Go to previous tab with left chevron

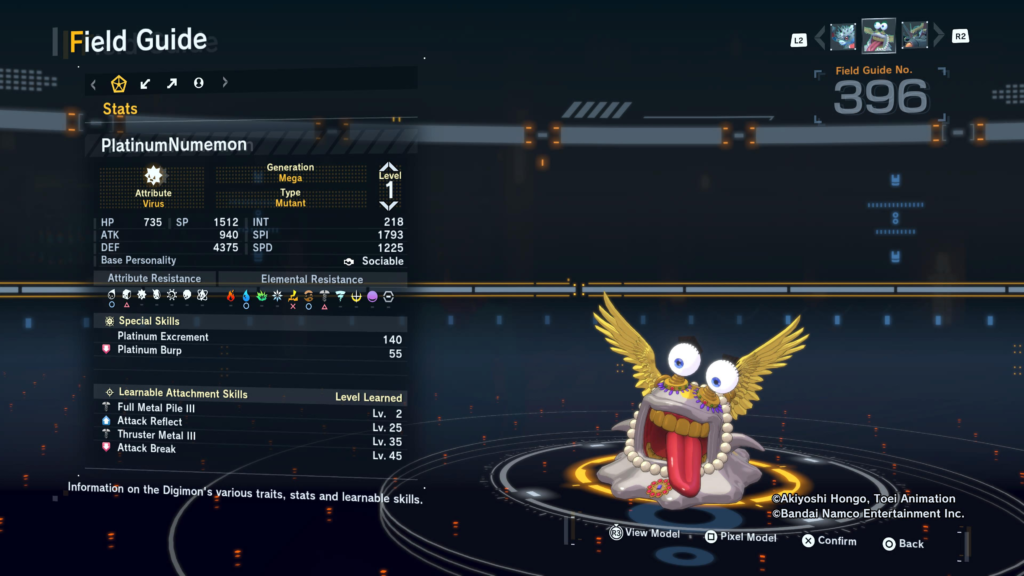coord(94,84)
